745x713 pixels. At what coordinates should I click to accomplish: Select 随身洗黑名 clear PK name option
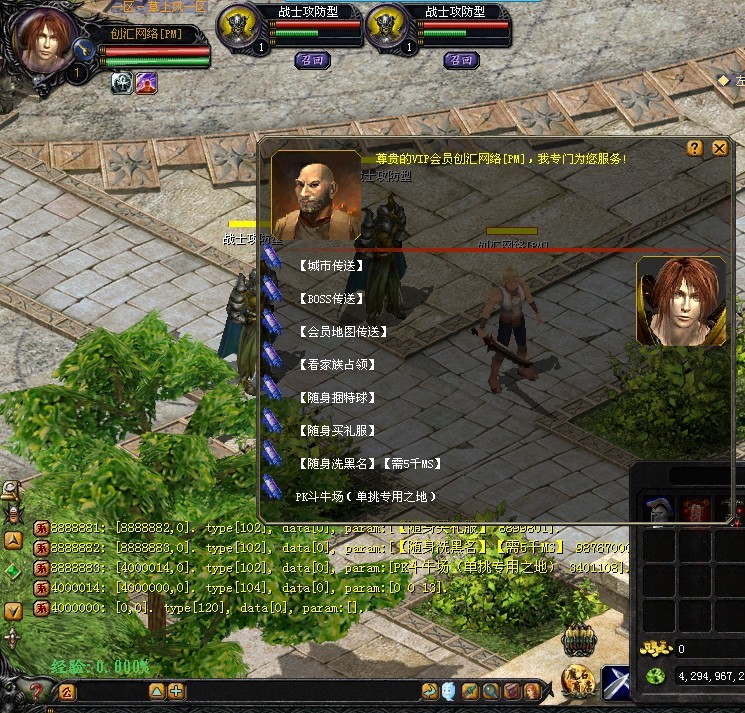click(369, 464)
